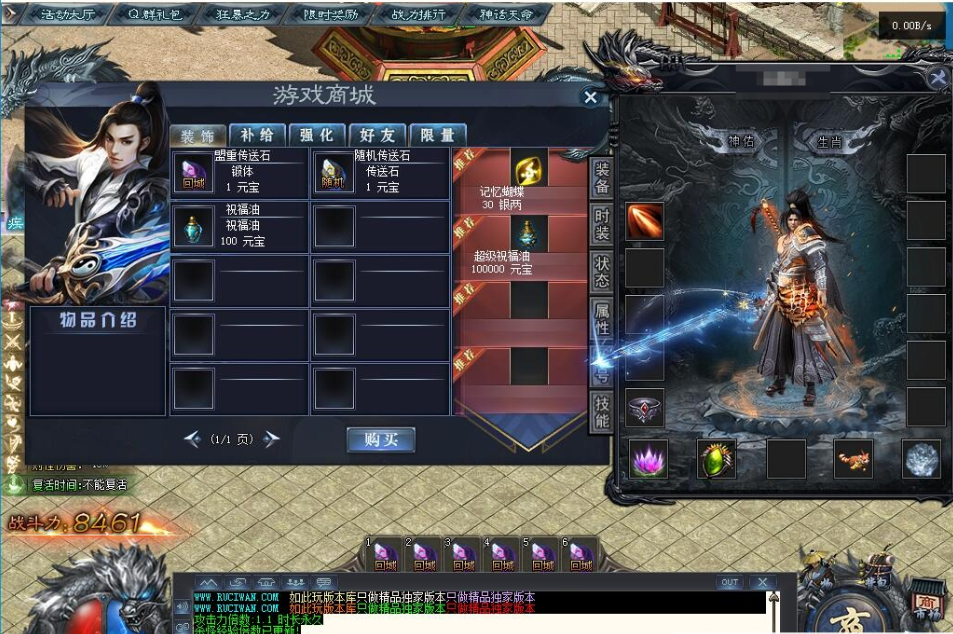
Task: Open the 活动大厅 top menu
Action: (x=67, y=15)
